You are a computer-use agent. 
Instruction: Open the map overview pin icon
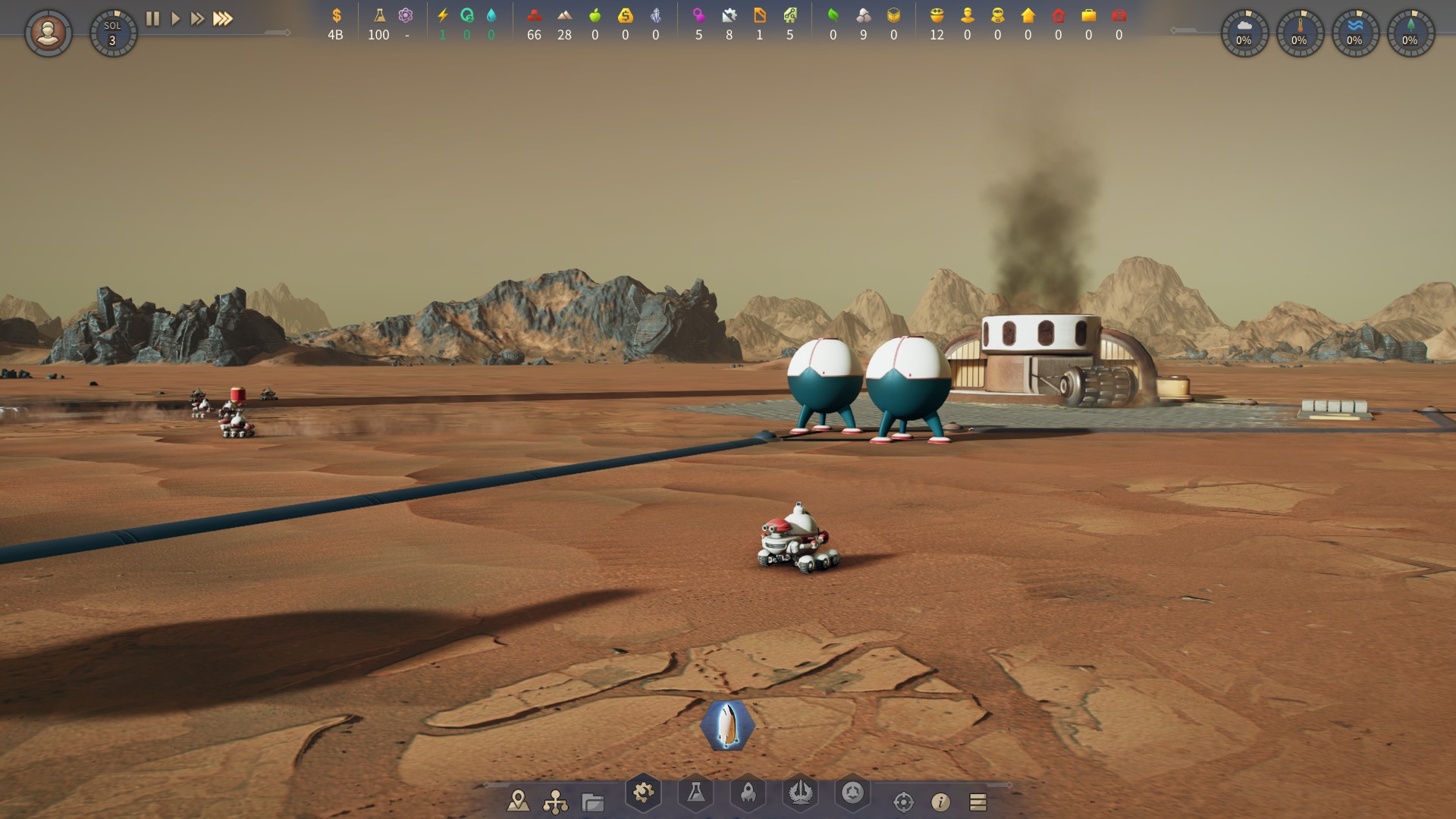coord(518,800)
